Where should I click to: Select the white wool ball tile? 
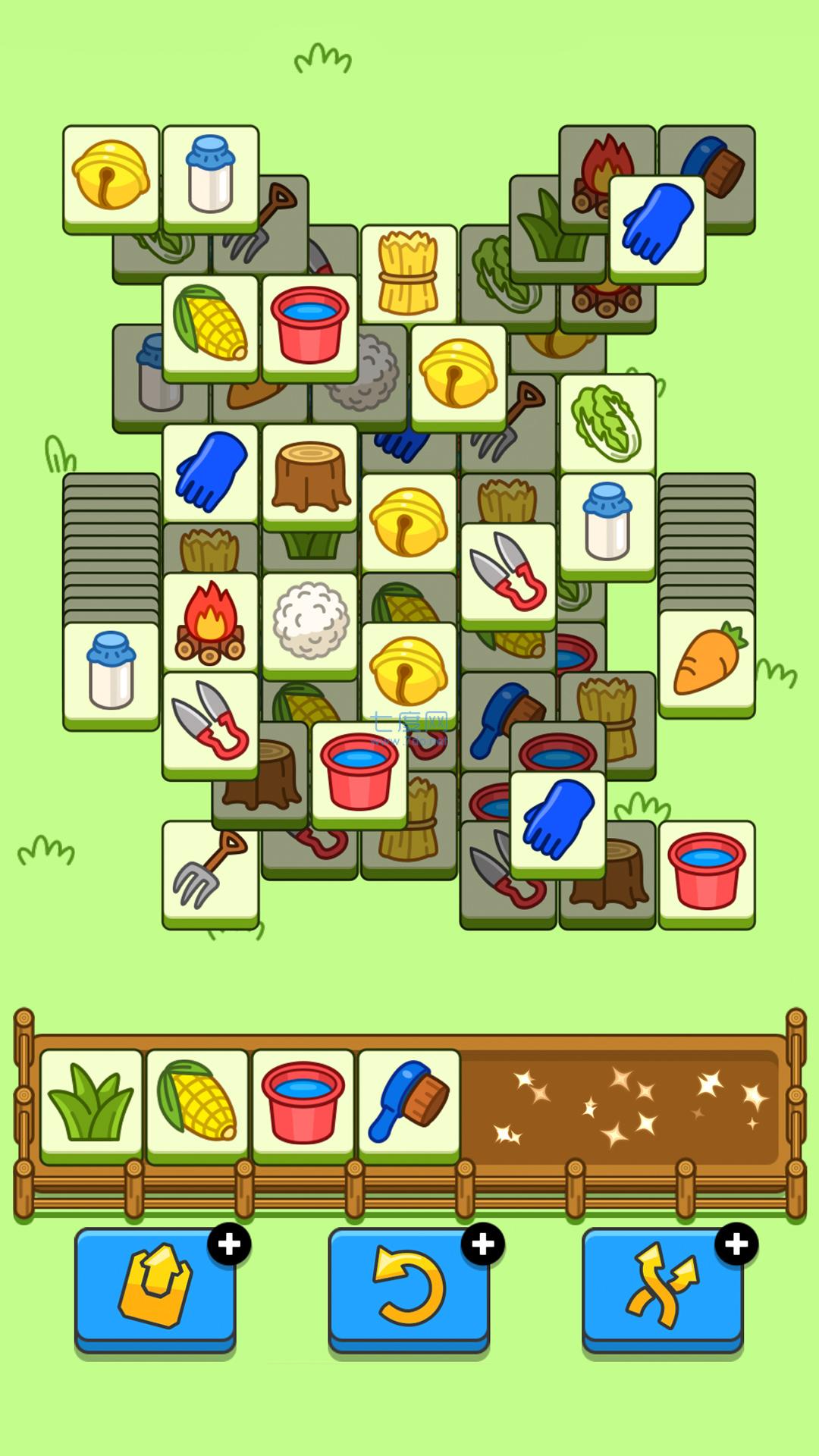[309, 622]
